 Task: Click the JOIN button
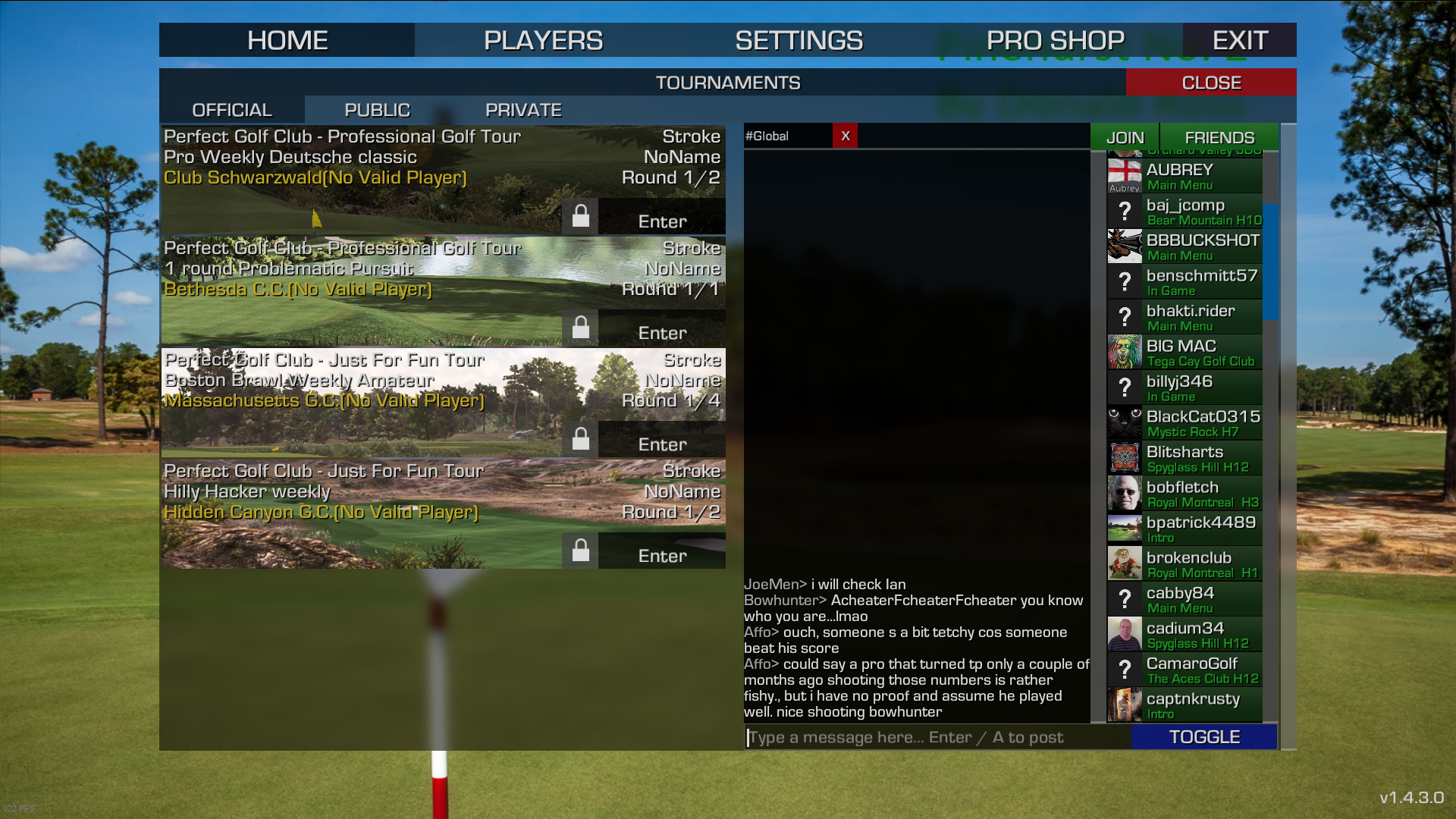pos(1125,137)
